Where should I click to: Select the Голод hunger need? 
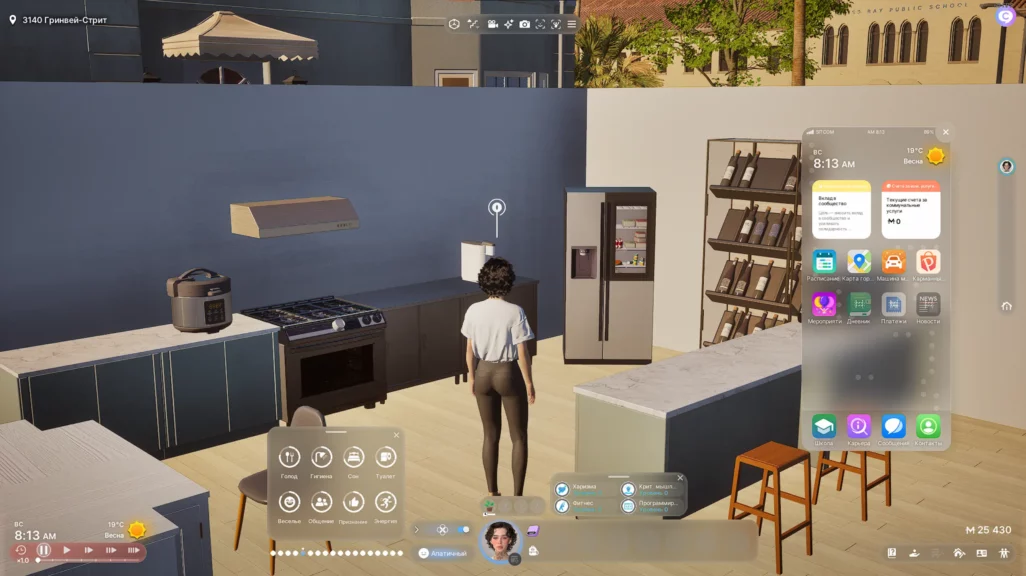[289, 458]
